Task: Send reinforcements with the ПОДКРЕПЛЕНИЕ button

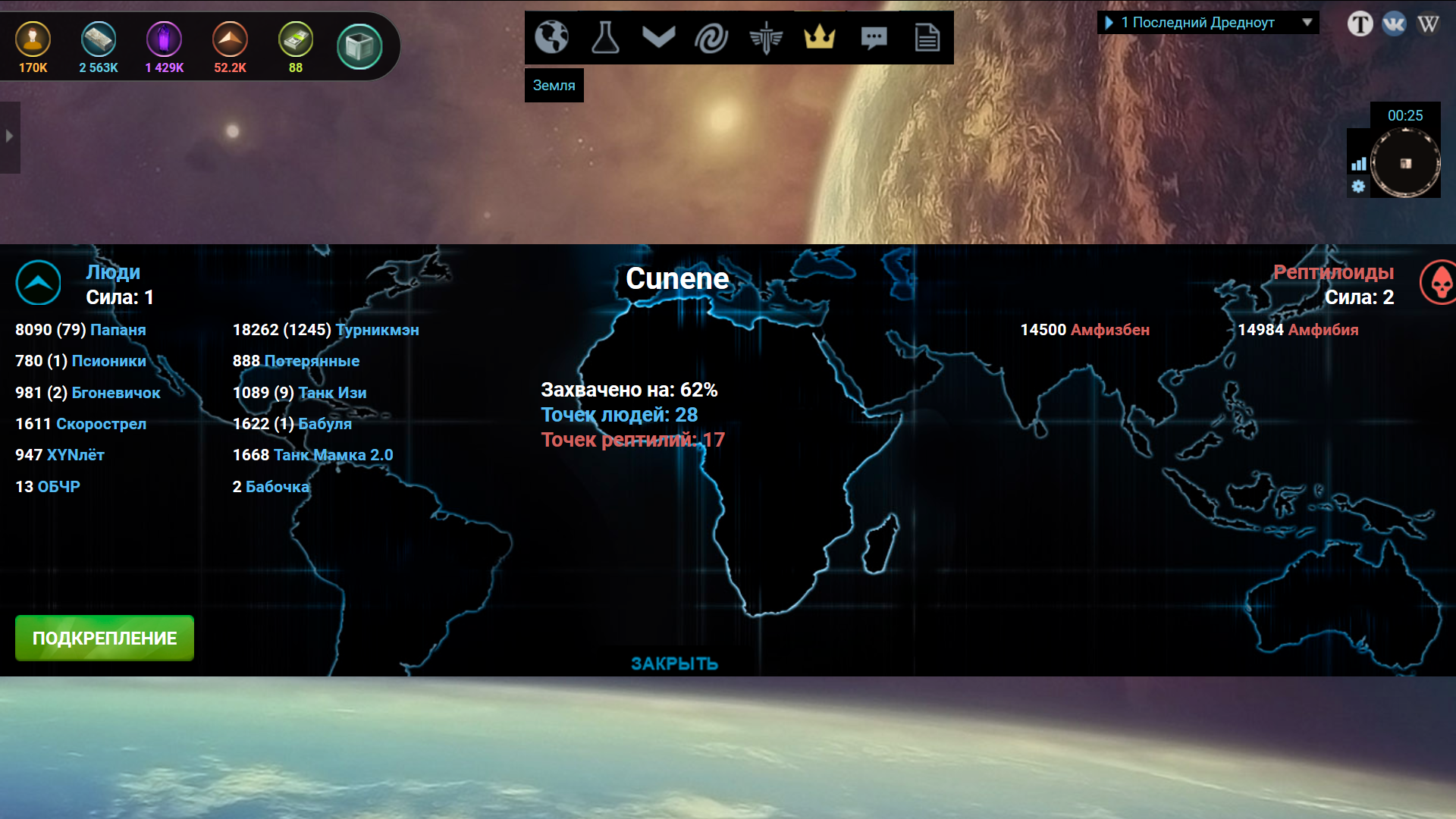Action: pos(105,638)
